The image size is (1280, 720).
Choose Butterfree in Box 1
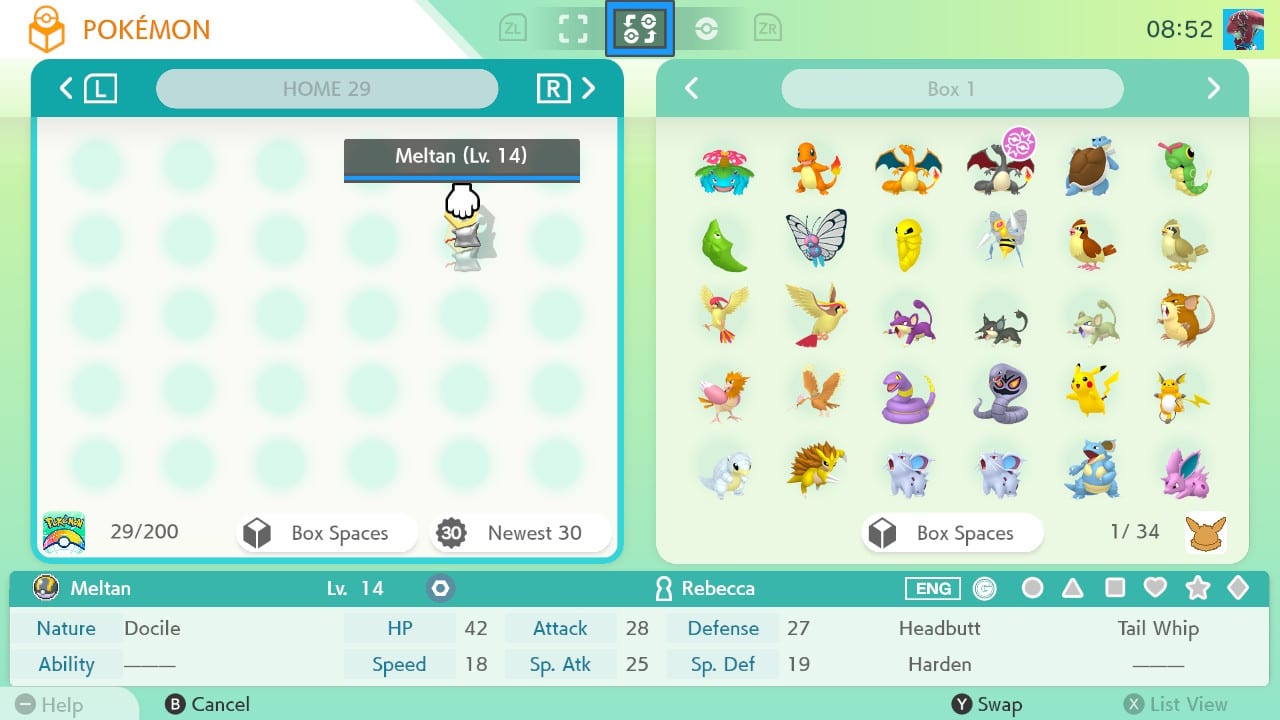[816, 238]
